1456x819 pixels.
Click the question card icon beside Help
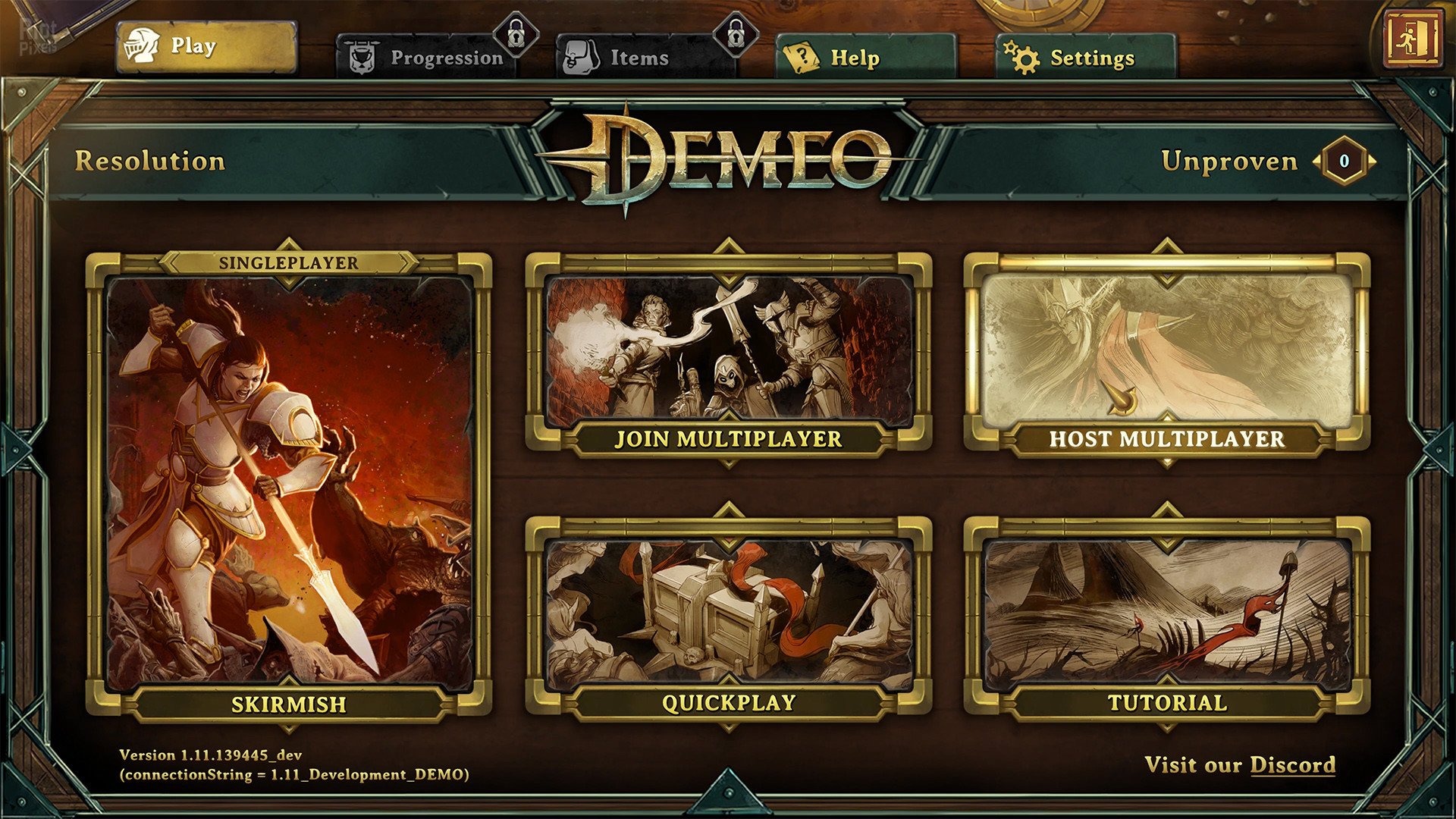pyautogui.click(x=800, y=55)
